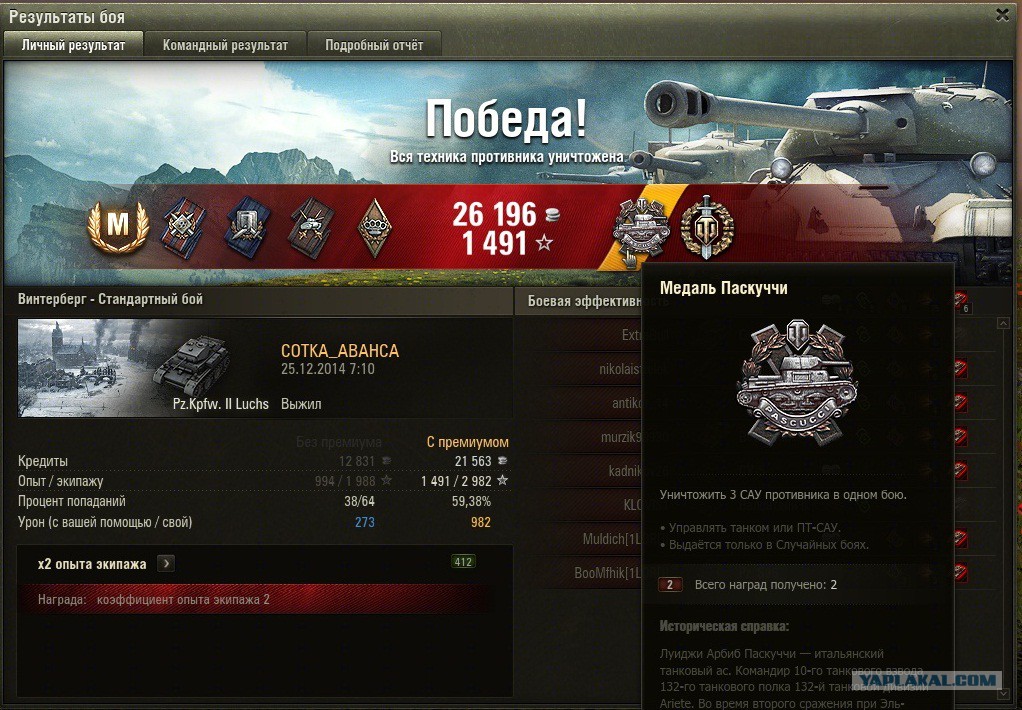Open the Подробный отчёт tab
1022x710 pixels.
point(374,45)
